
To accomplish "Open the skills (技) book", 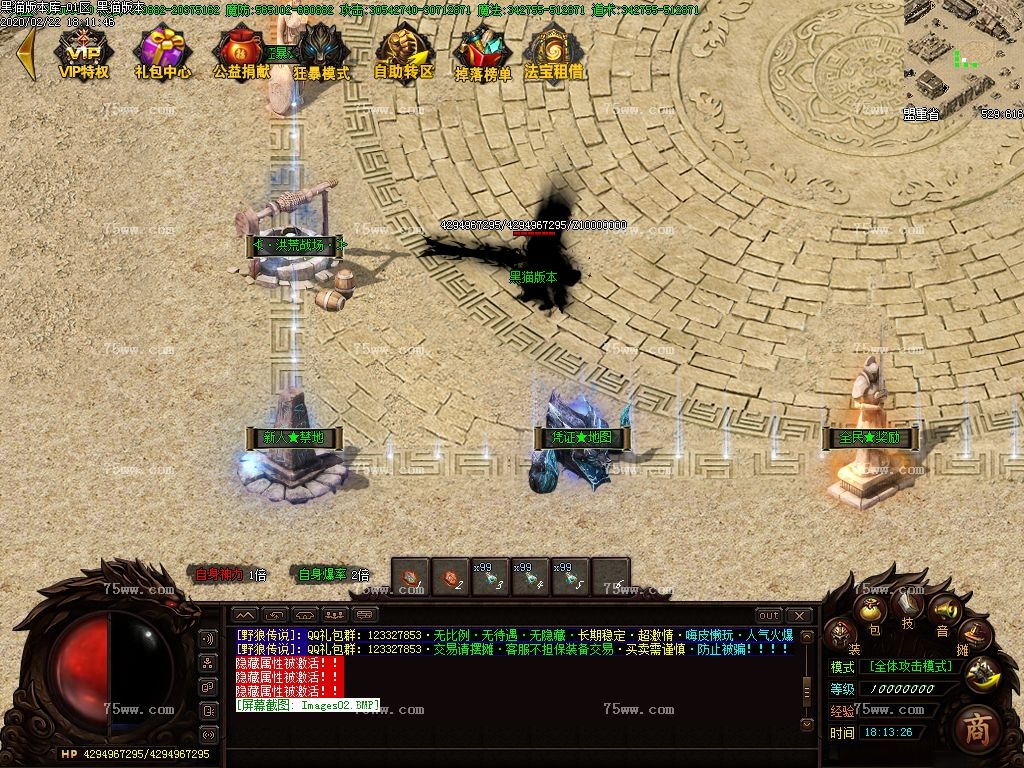I will point(908,603).
